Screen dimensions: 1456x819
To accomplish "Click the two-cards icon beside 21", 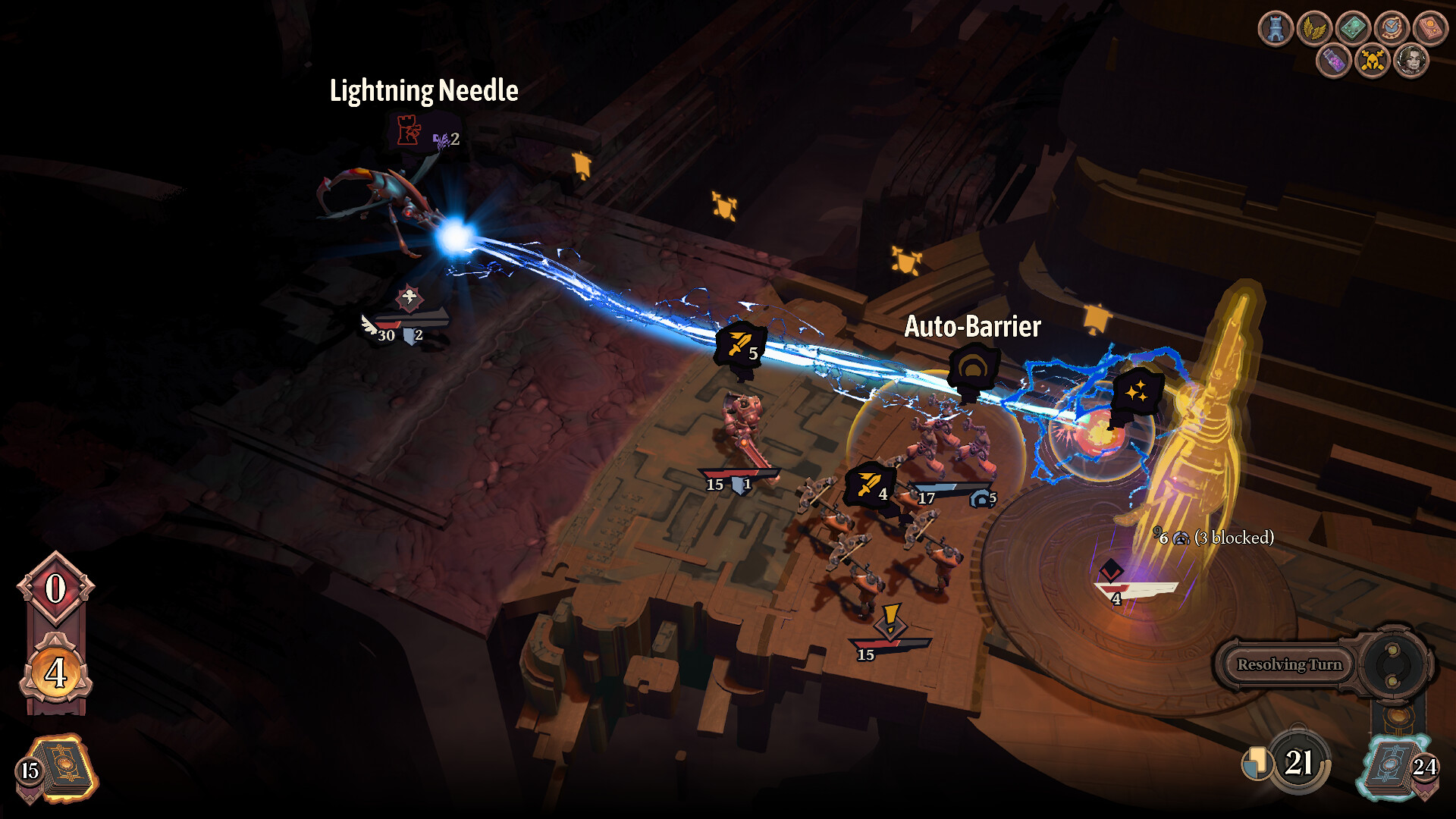I will point(1256,763).
